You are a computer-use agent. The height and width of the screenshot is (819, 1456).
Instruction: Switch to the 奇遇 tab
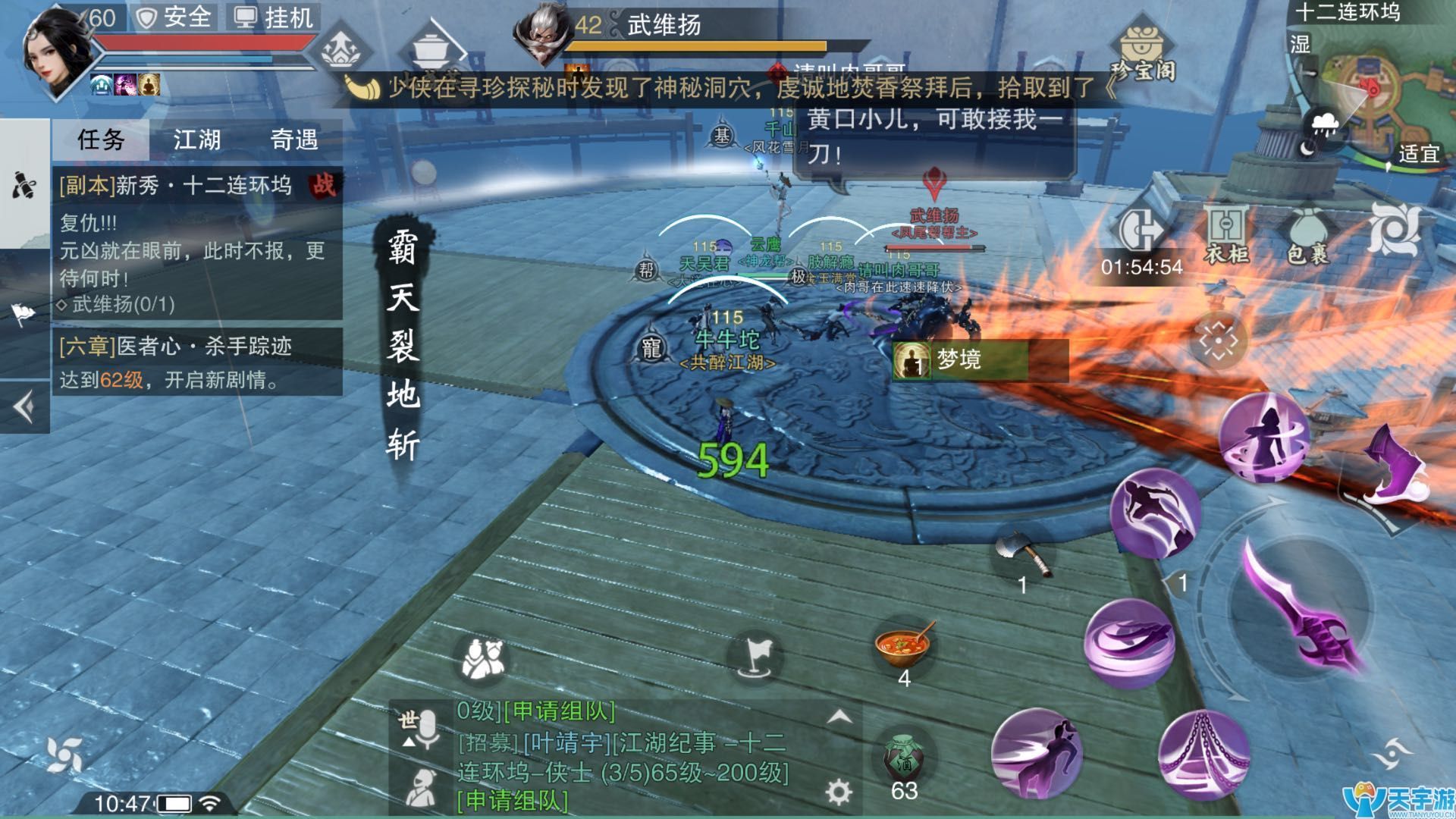coord(296,140)
